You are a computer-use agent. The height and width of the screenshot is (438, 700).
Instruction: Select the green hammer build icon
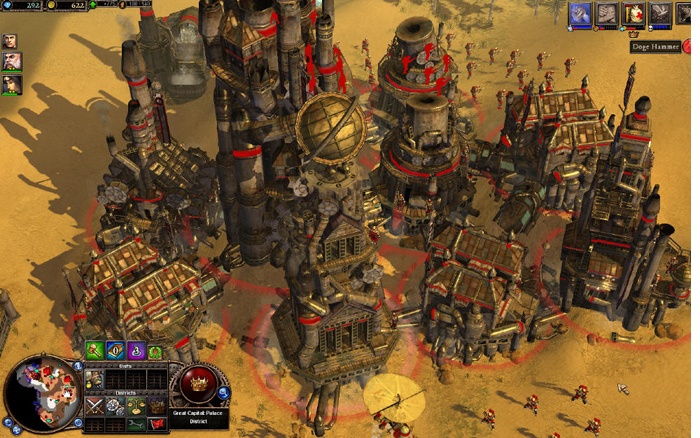tap(95, 350)
